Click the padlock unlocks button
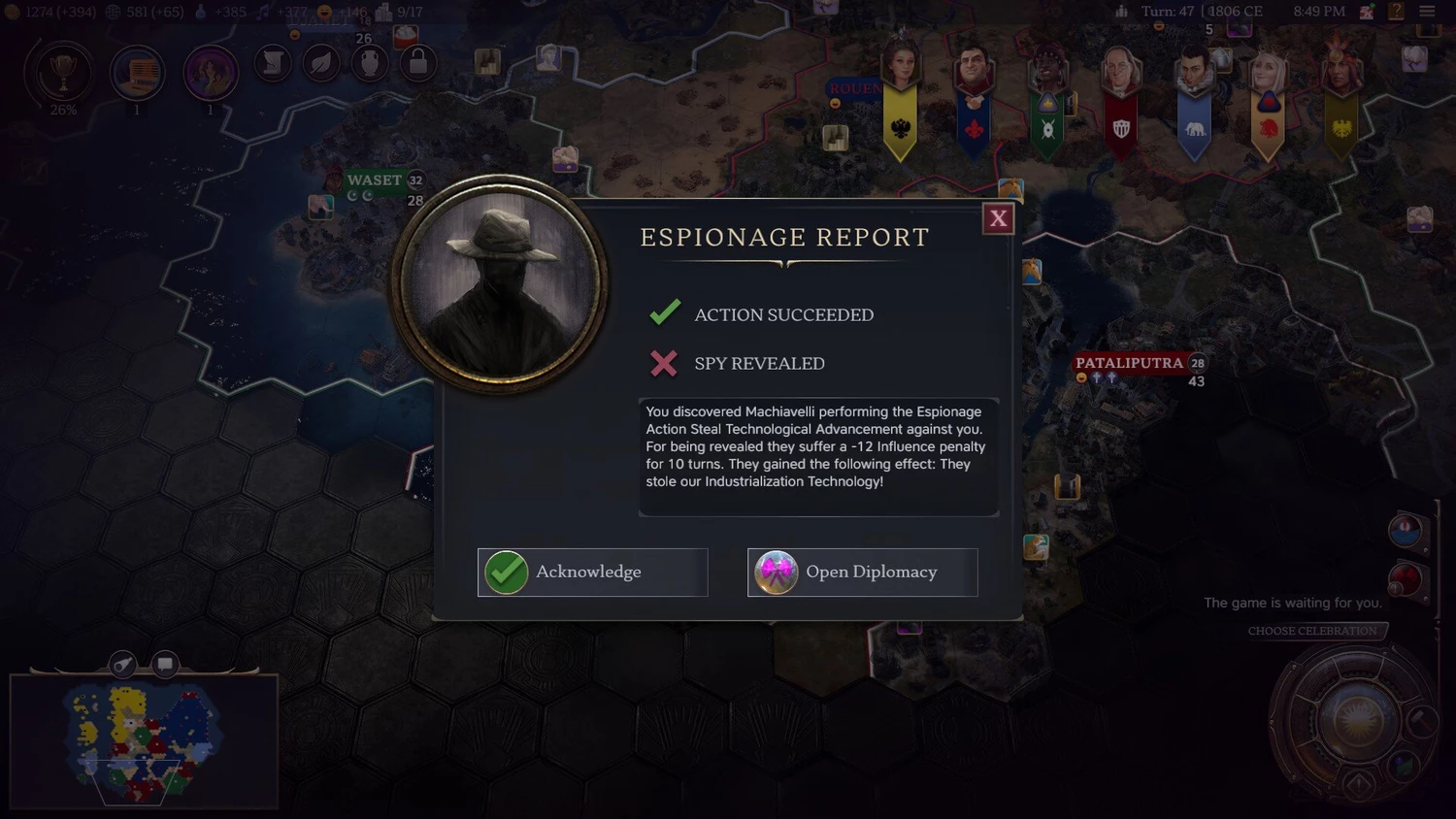 coord(418,64)
